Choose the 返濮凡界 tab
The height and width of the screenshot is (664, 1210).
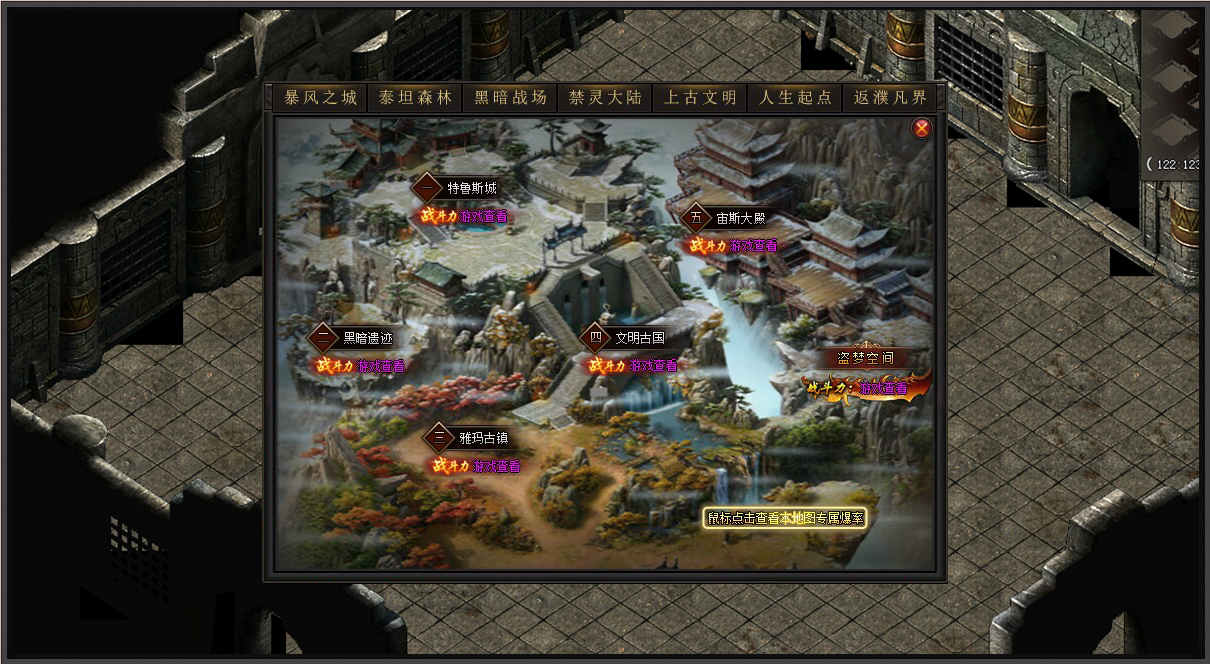pos(890,98)
